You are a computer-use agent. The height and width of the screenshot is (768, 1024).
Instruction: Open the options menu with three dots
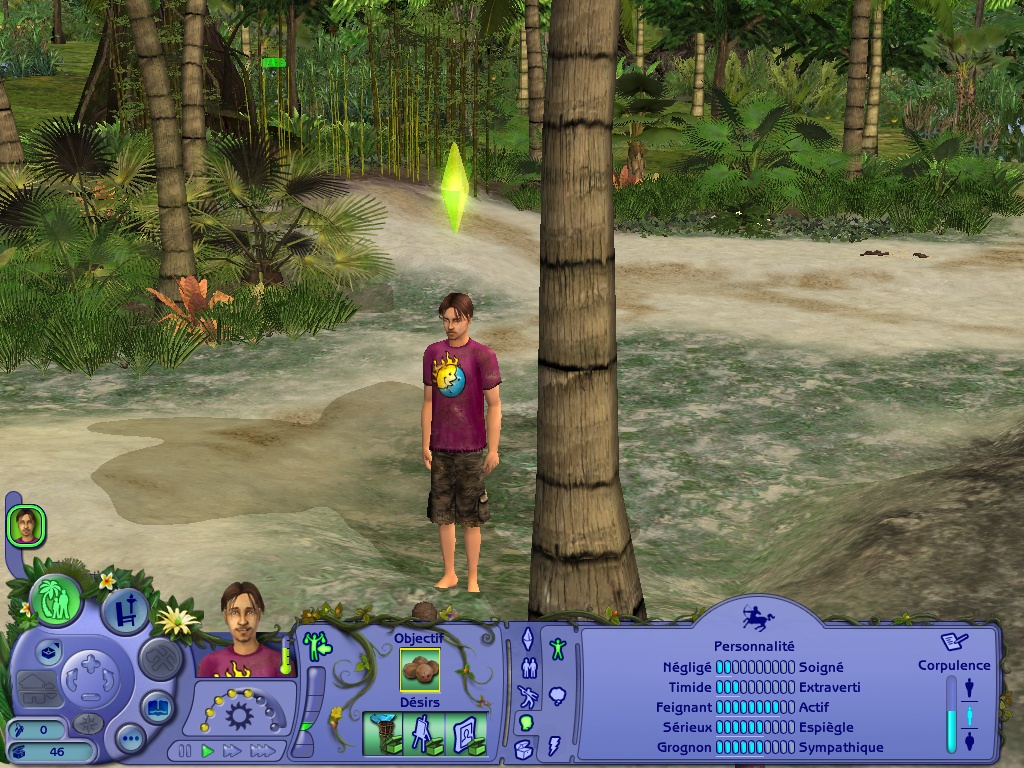pyautogui.click(x=130, y=739)
